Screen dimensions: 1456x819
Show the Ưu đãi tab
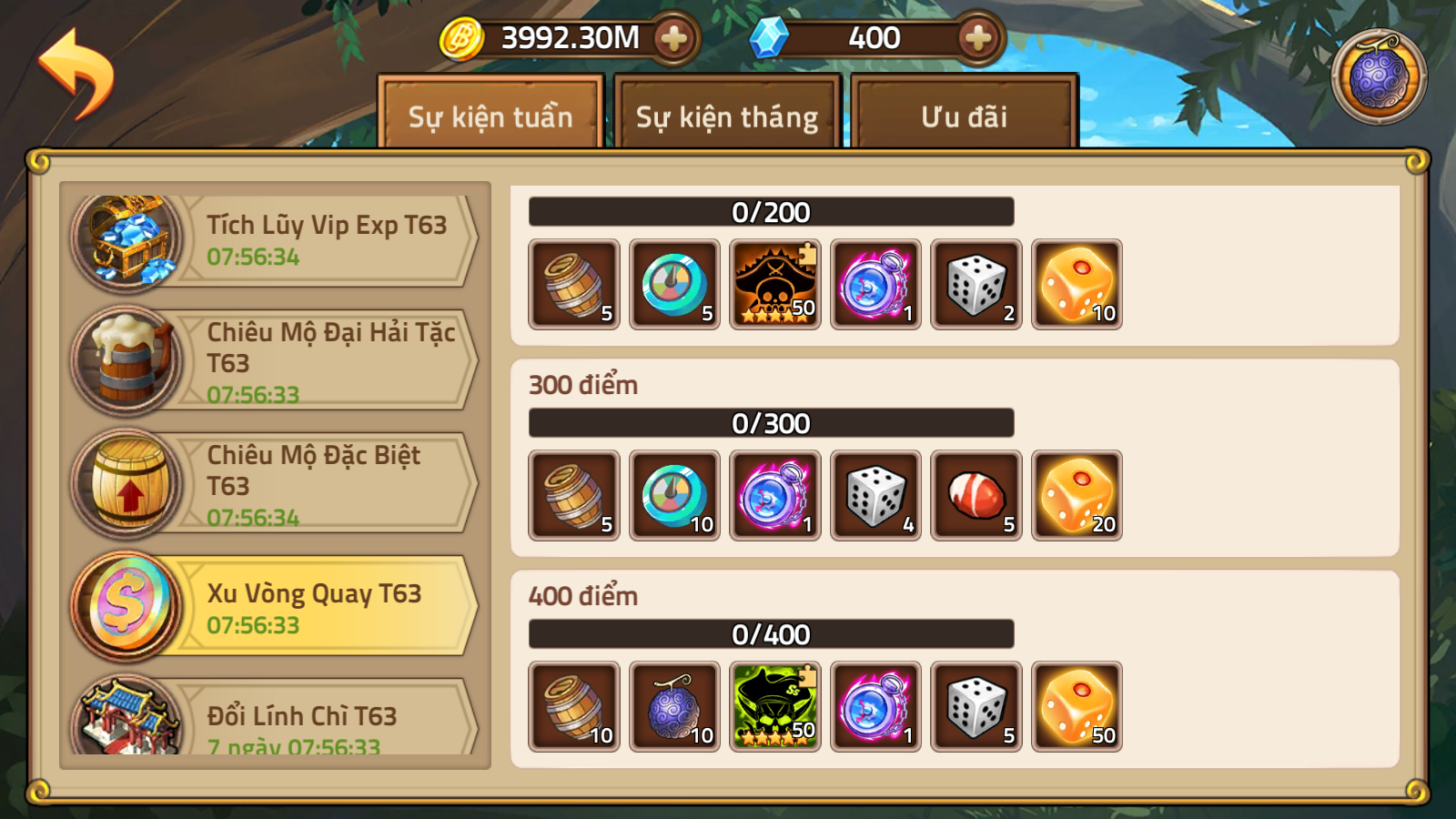pos(964,116)
